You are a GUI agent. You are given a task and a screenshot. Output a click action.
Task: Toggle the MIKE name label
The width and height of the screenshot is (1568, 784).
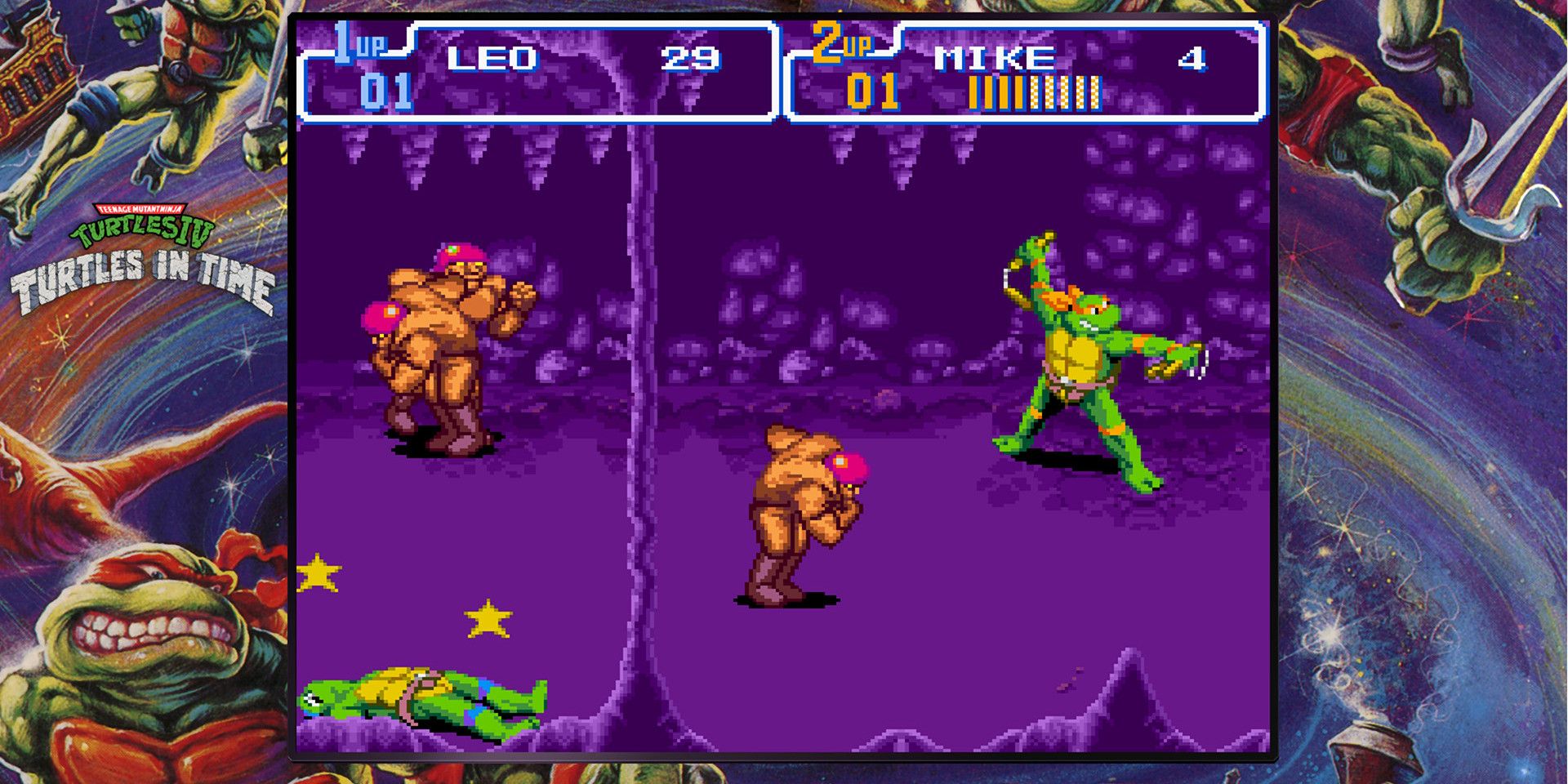(x=996, y=57)
